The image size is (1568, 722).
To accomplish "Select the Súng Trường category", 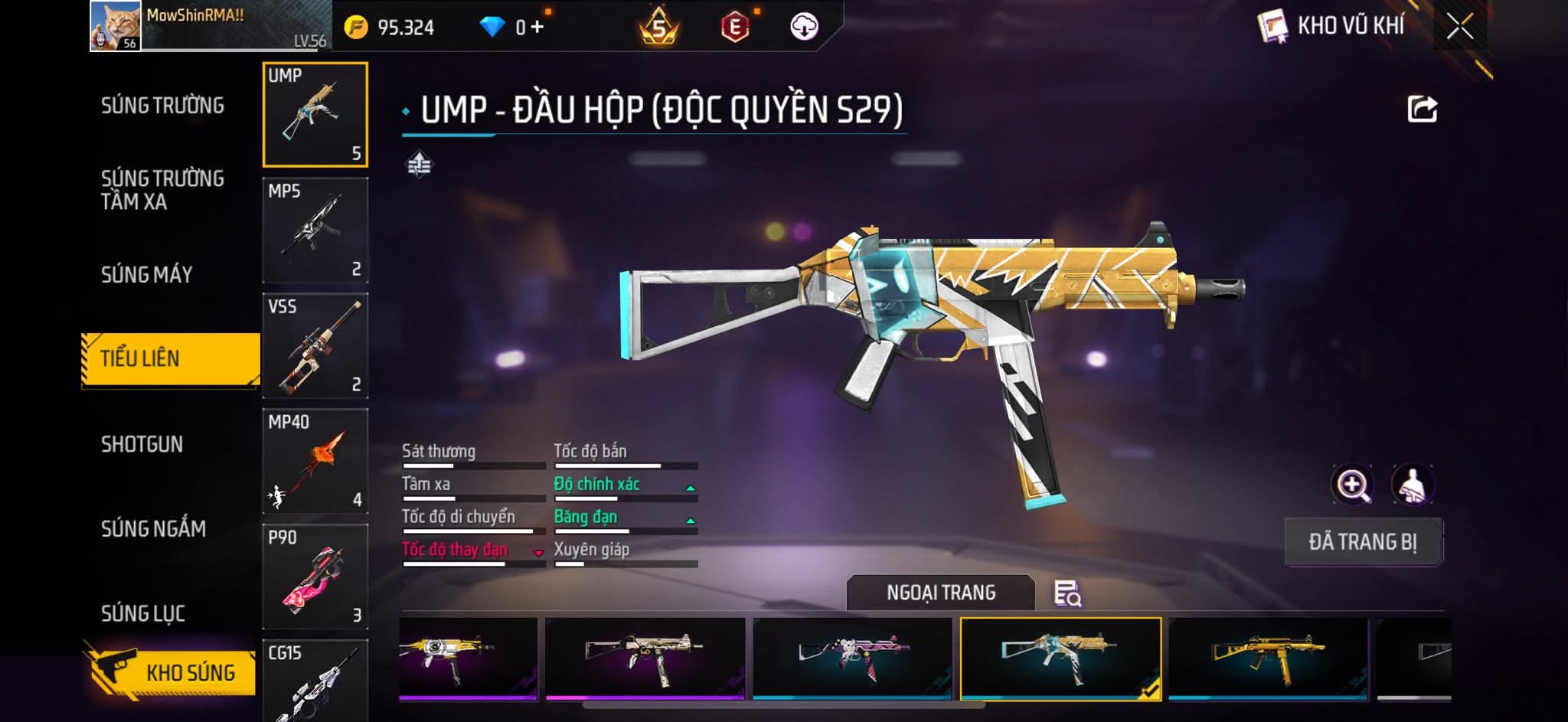I will pos(162,106).
